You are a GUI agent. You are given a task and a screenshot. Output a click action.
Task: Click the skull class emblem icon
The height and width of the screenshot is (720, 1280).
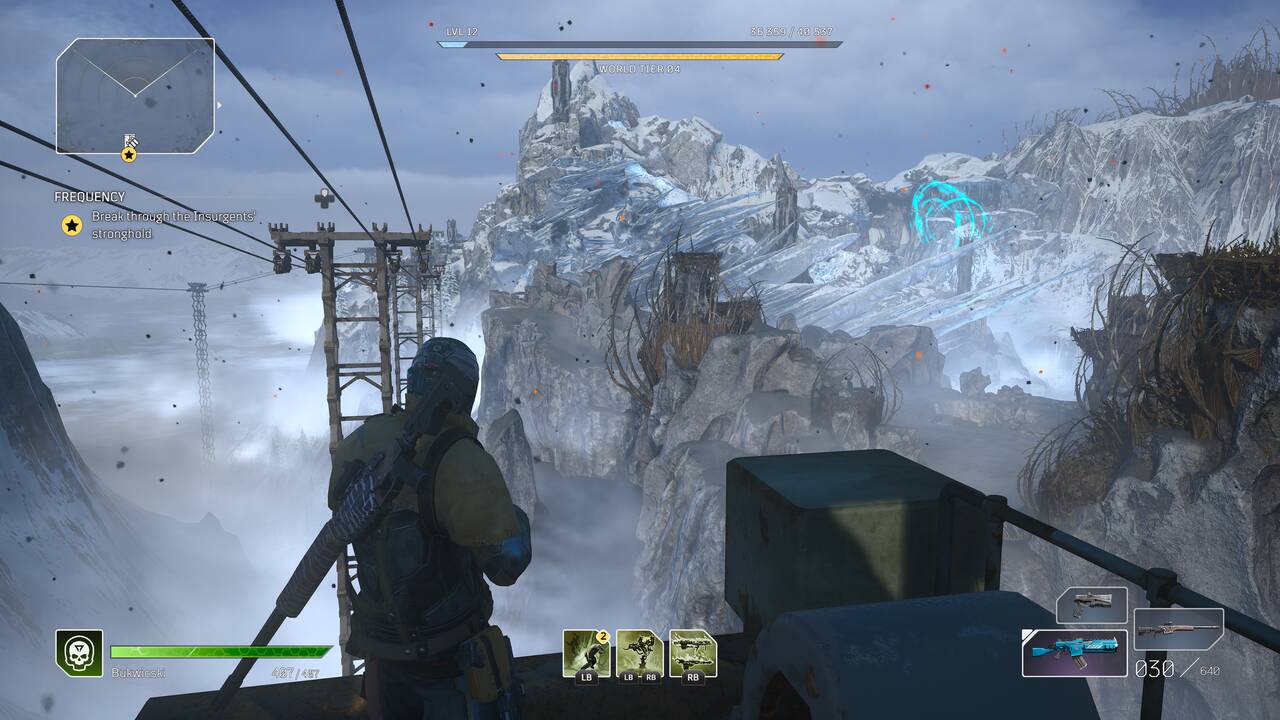(x=79, y=653)
